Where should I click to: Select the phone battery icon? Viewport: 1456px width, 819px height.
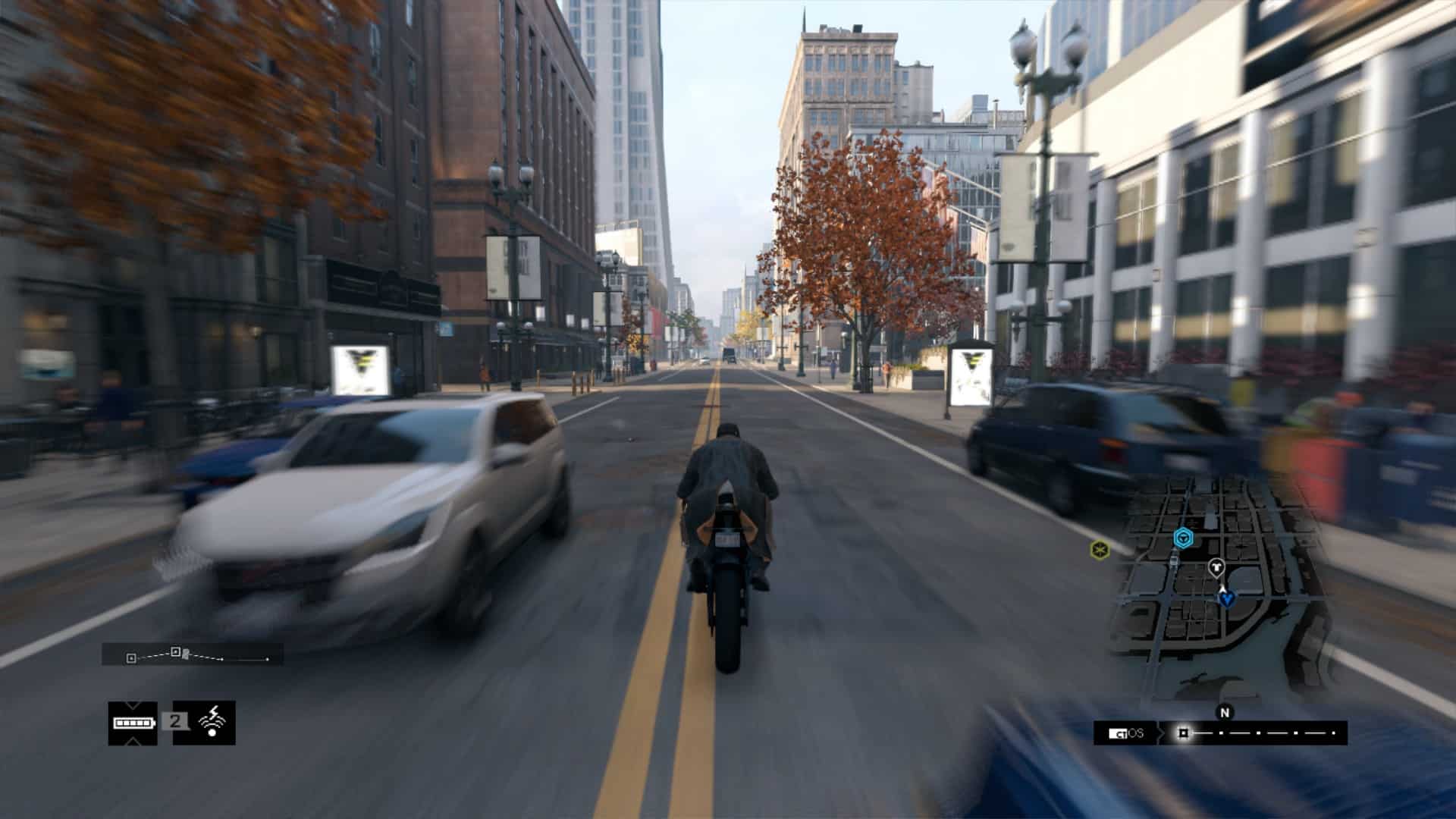tap(133, 723)
